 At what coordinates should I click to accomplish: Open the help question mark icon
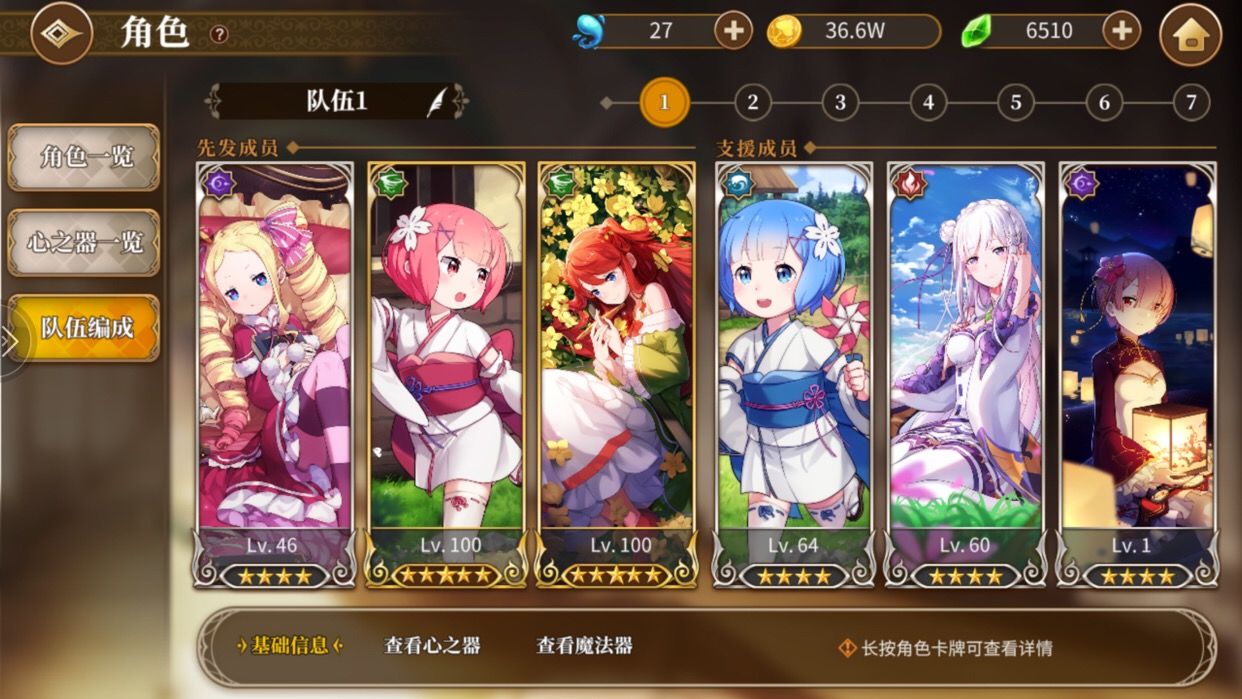click(x=219, y=34)
